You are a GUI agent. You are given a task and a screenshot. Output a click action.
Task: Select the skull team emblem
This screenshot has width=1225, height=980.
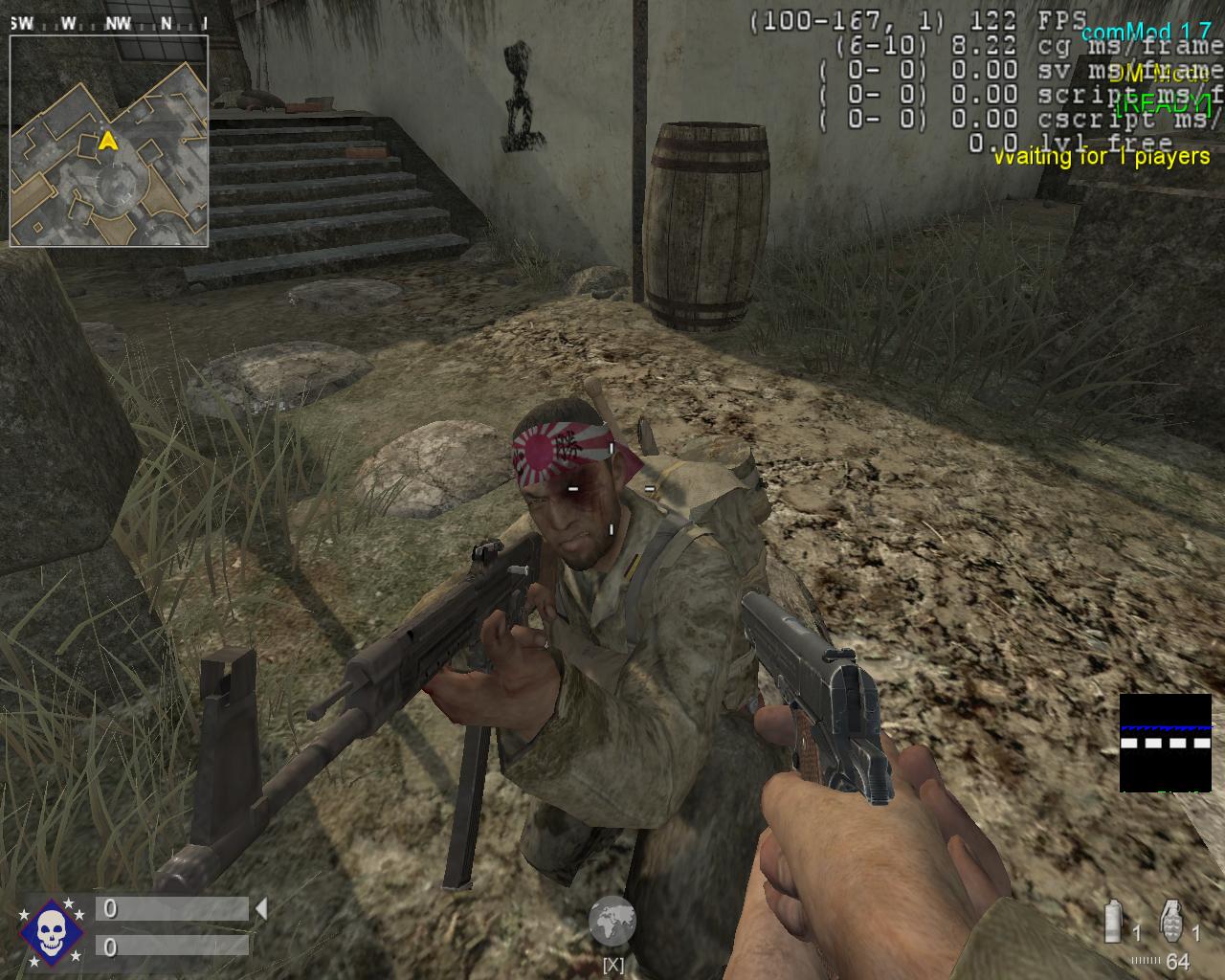[52, 930]
